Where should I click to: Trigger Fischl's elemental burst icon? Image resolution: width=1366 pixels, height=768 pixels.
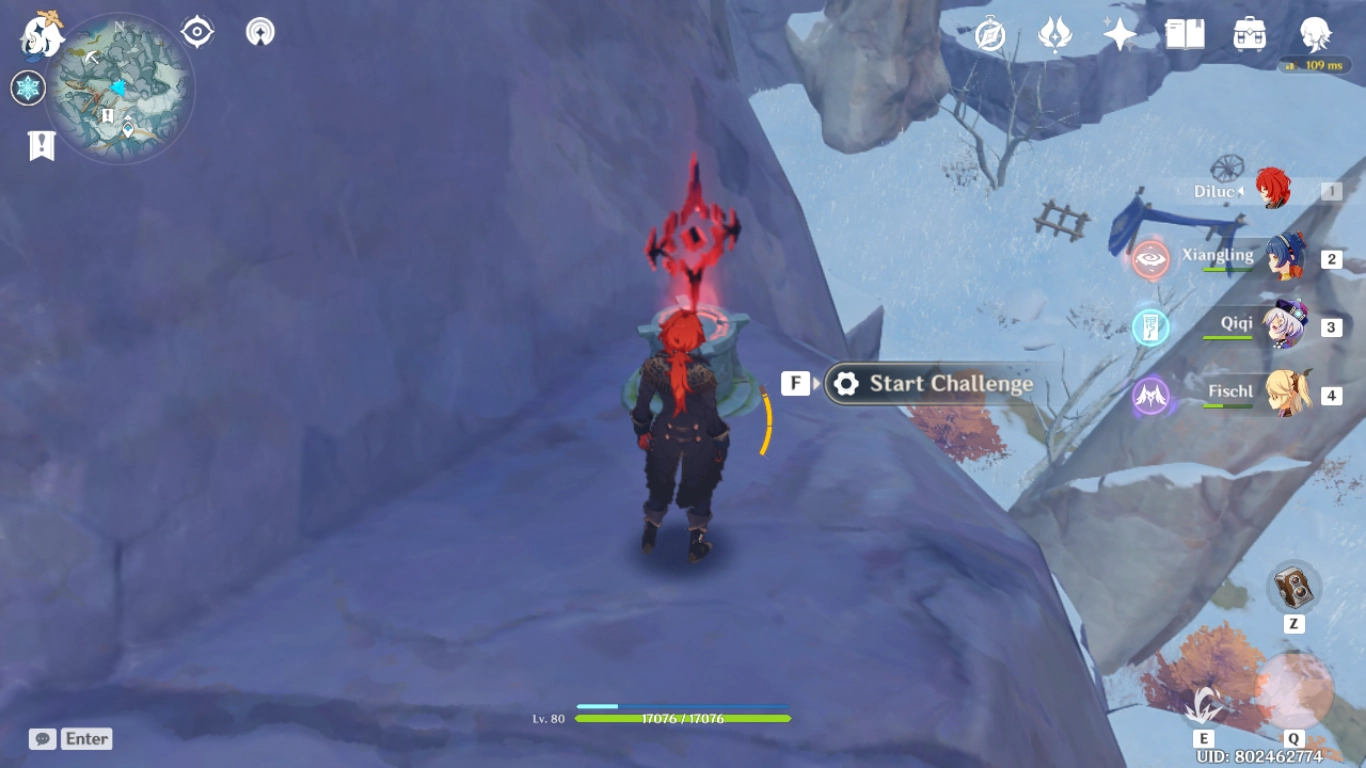(x=1151, y=395)
